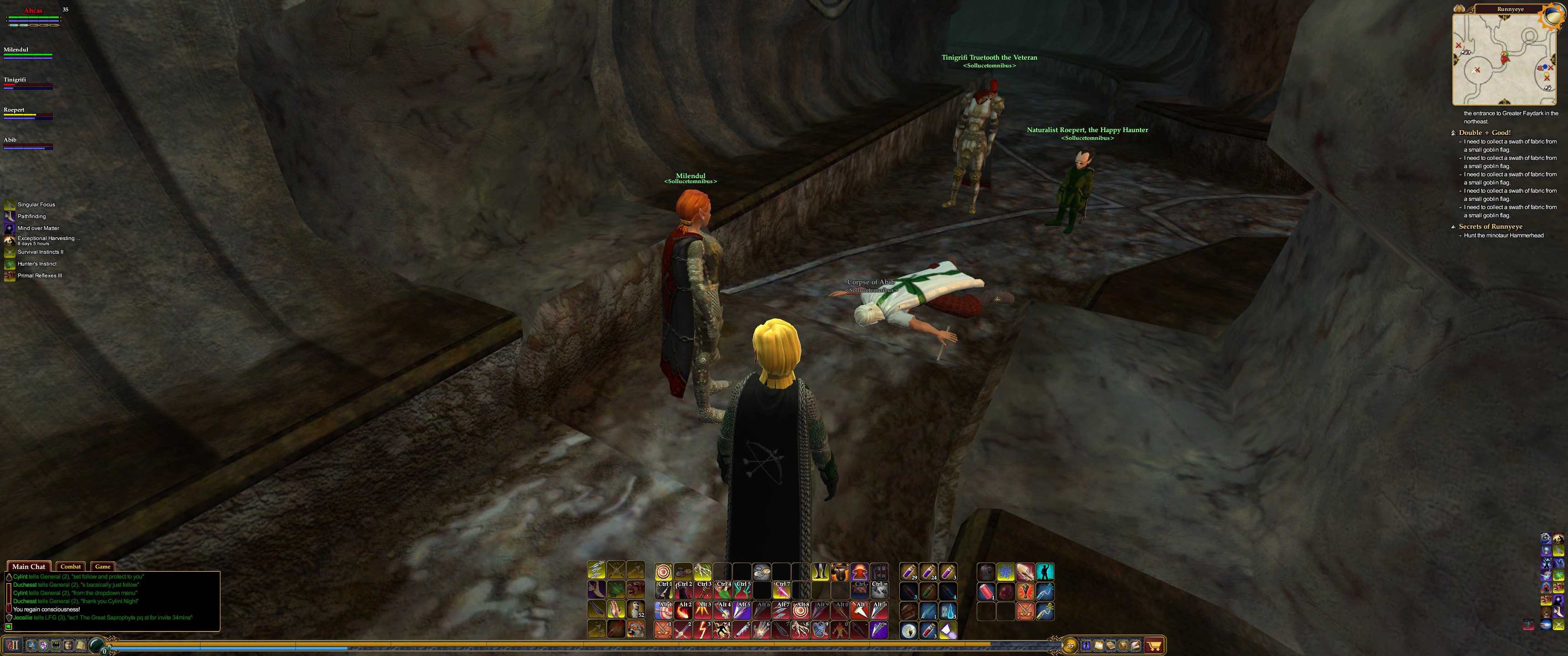The height and width of the screenshot is (656, 1568).
Task: Collapse the Secrets of Runnyeye quest
Action: [x=1453, y=226]
